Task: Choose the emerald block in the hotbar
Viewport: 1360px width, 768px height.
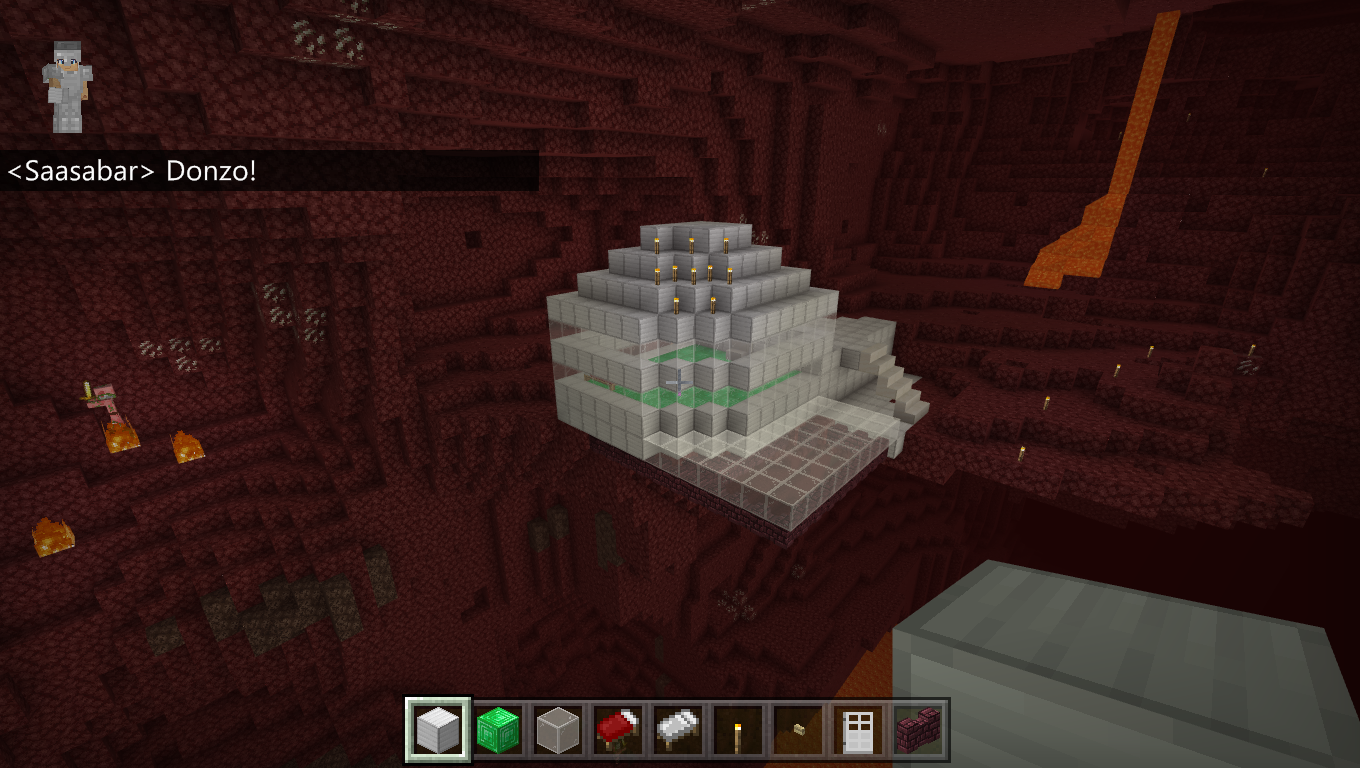Action: click(498, 730)
